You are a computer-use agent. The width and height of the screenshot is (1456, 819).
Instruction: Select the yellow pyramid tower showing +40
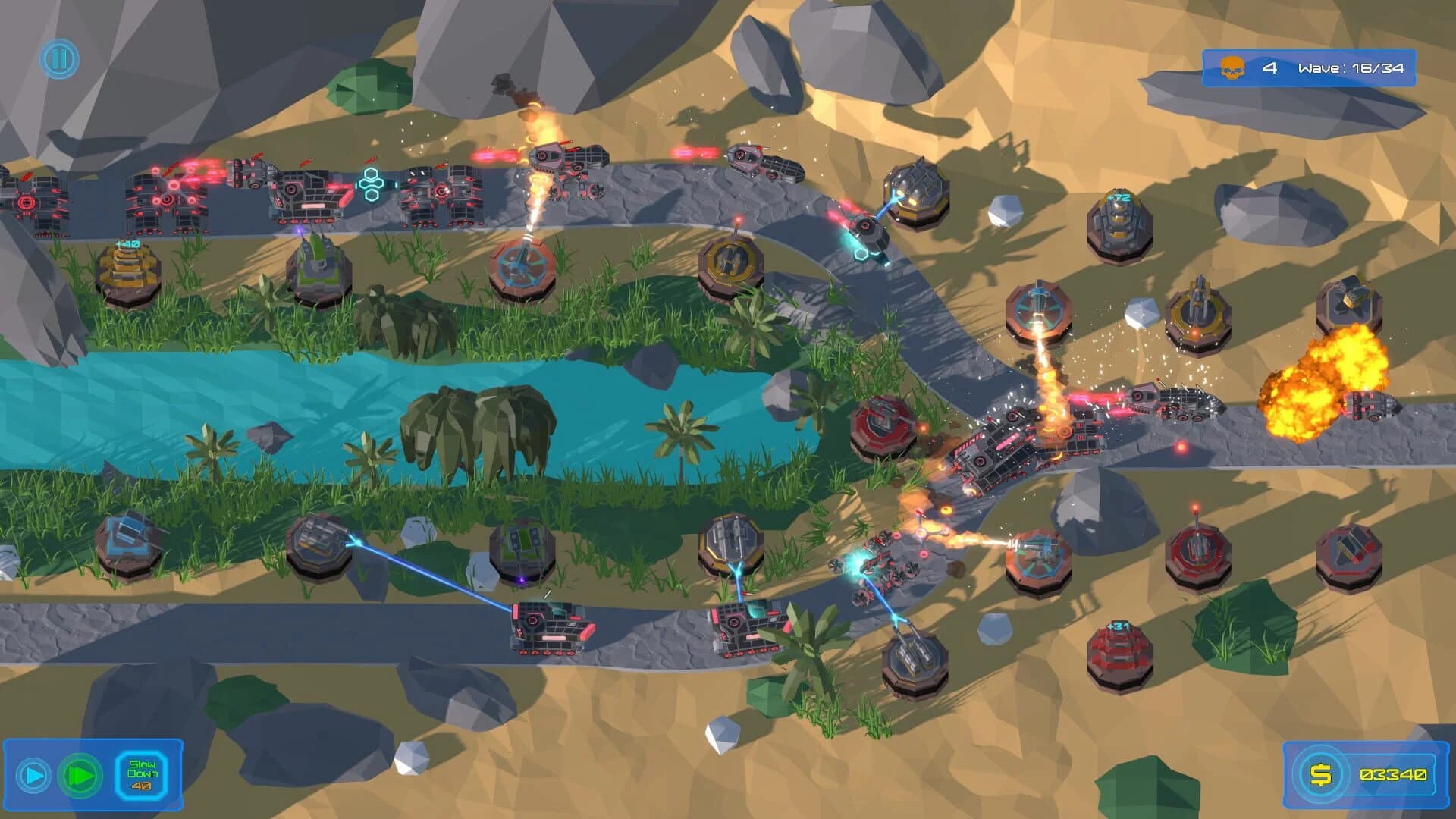click(127, 275)
